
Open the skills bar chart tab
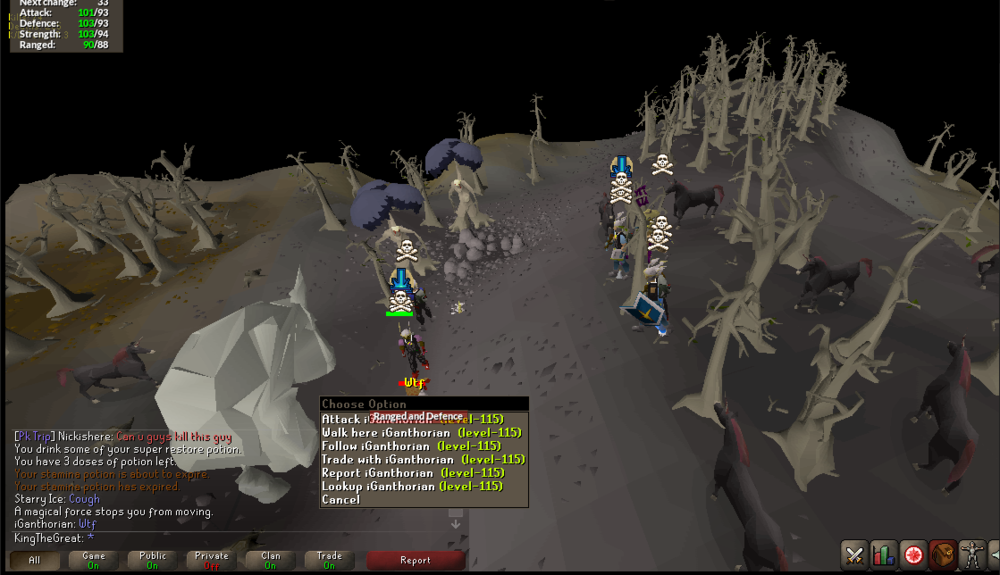883,554
